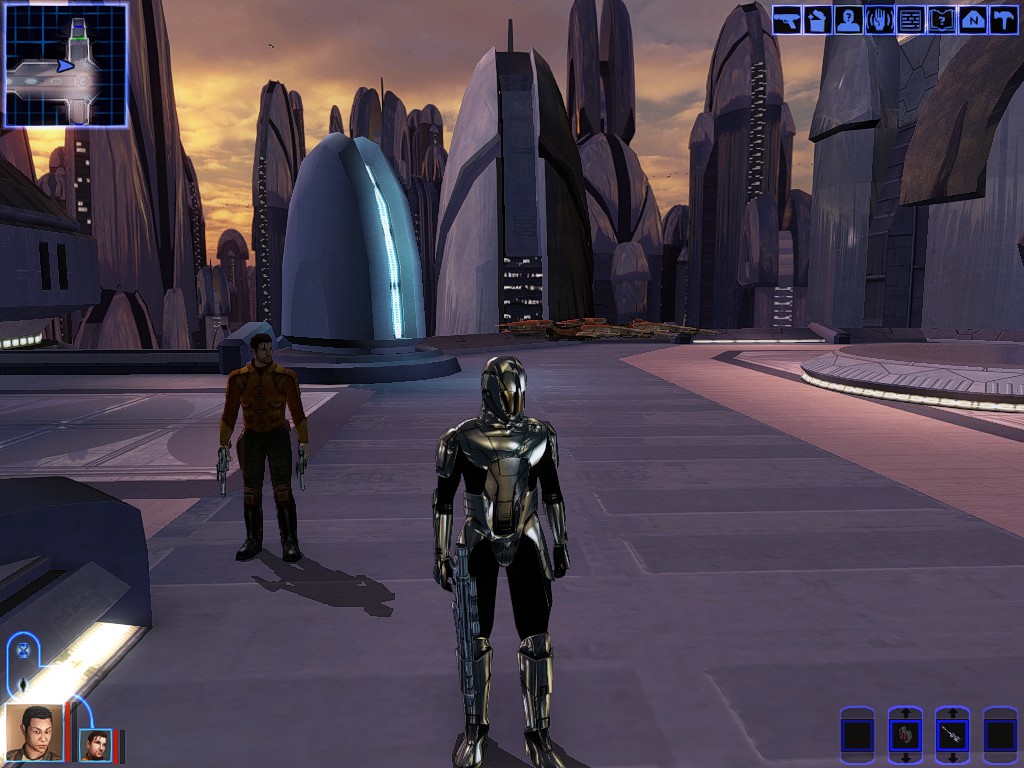Viewport: 1024px width, 768px height.
Task: Open the Character sheet silhouette icon
Action: pyautogui.click(x=848, y=20)
